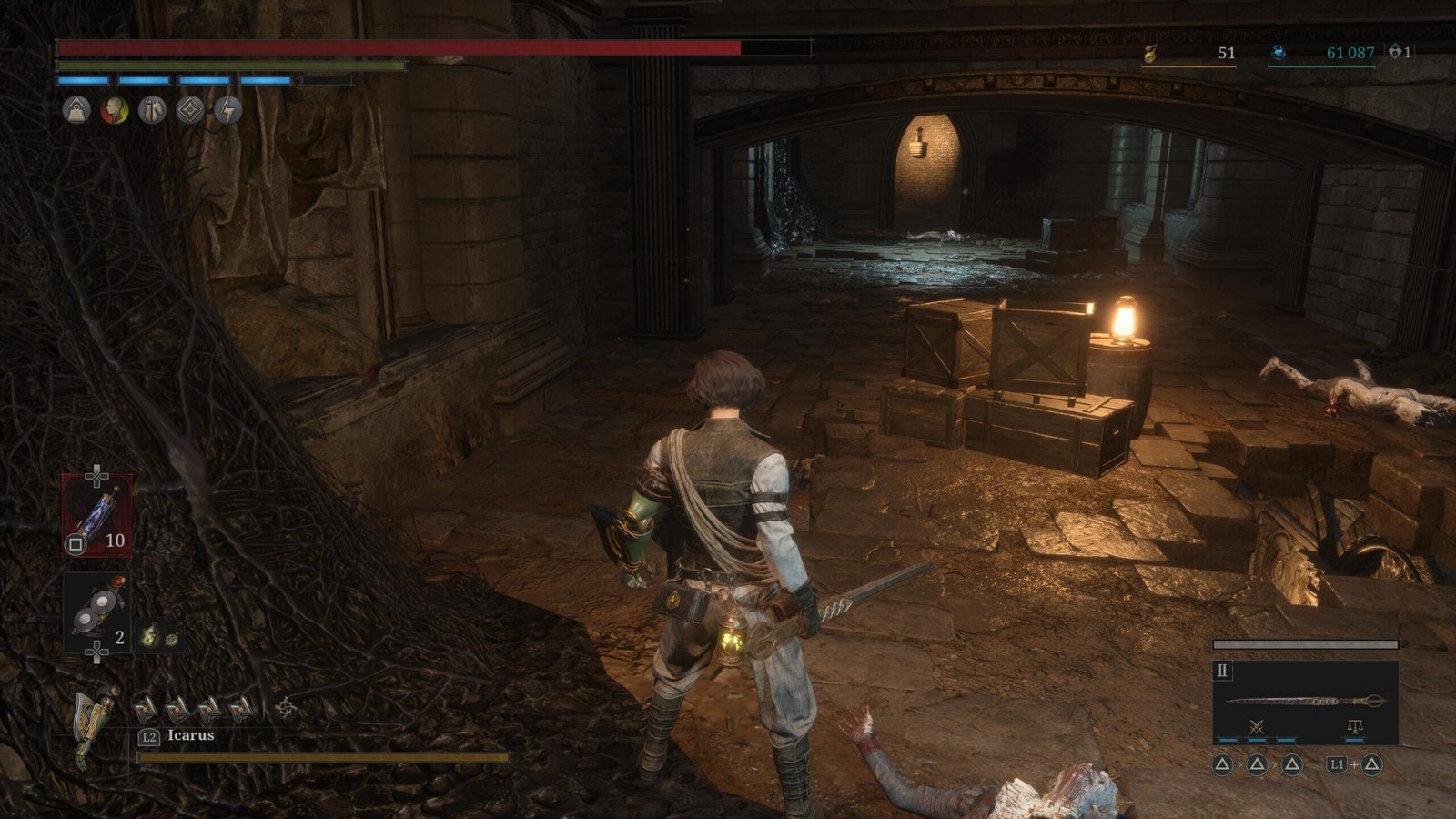Click the Icarus Legion Arm icon

point(96,726)
